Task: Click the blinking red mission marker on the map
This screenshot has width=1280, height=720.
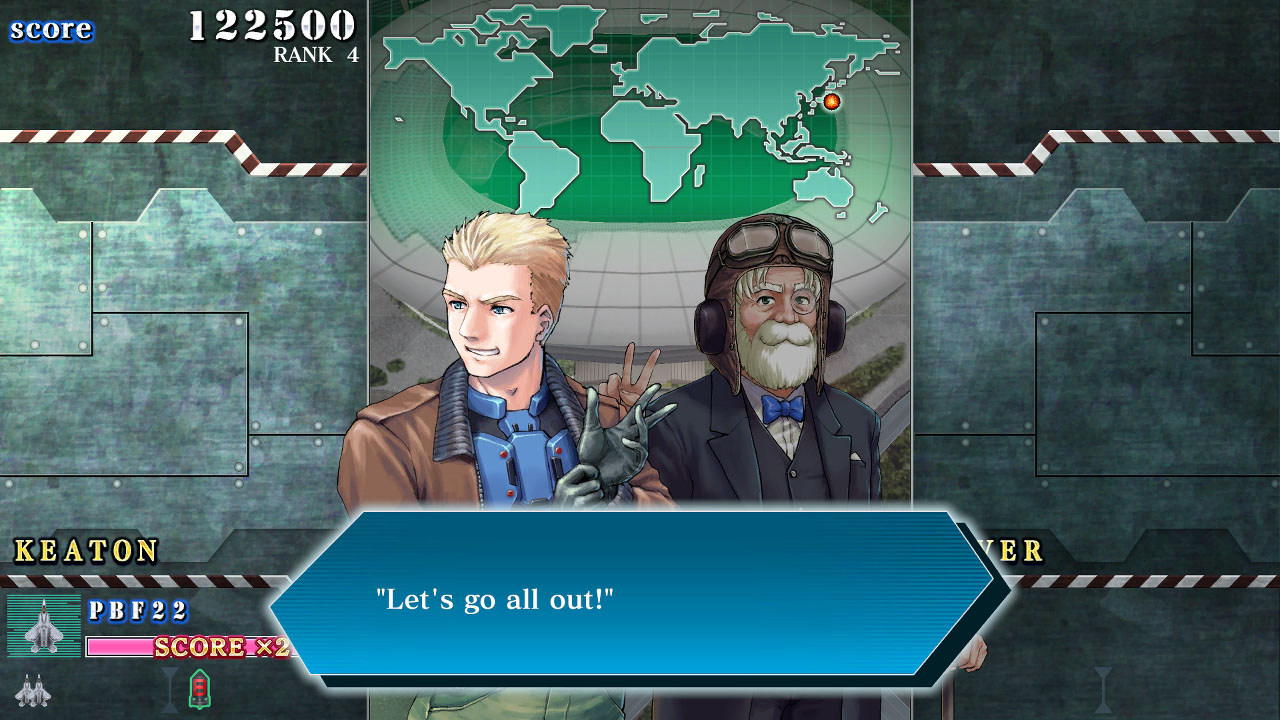Action: point(833,101)
